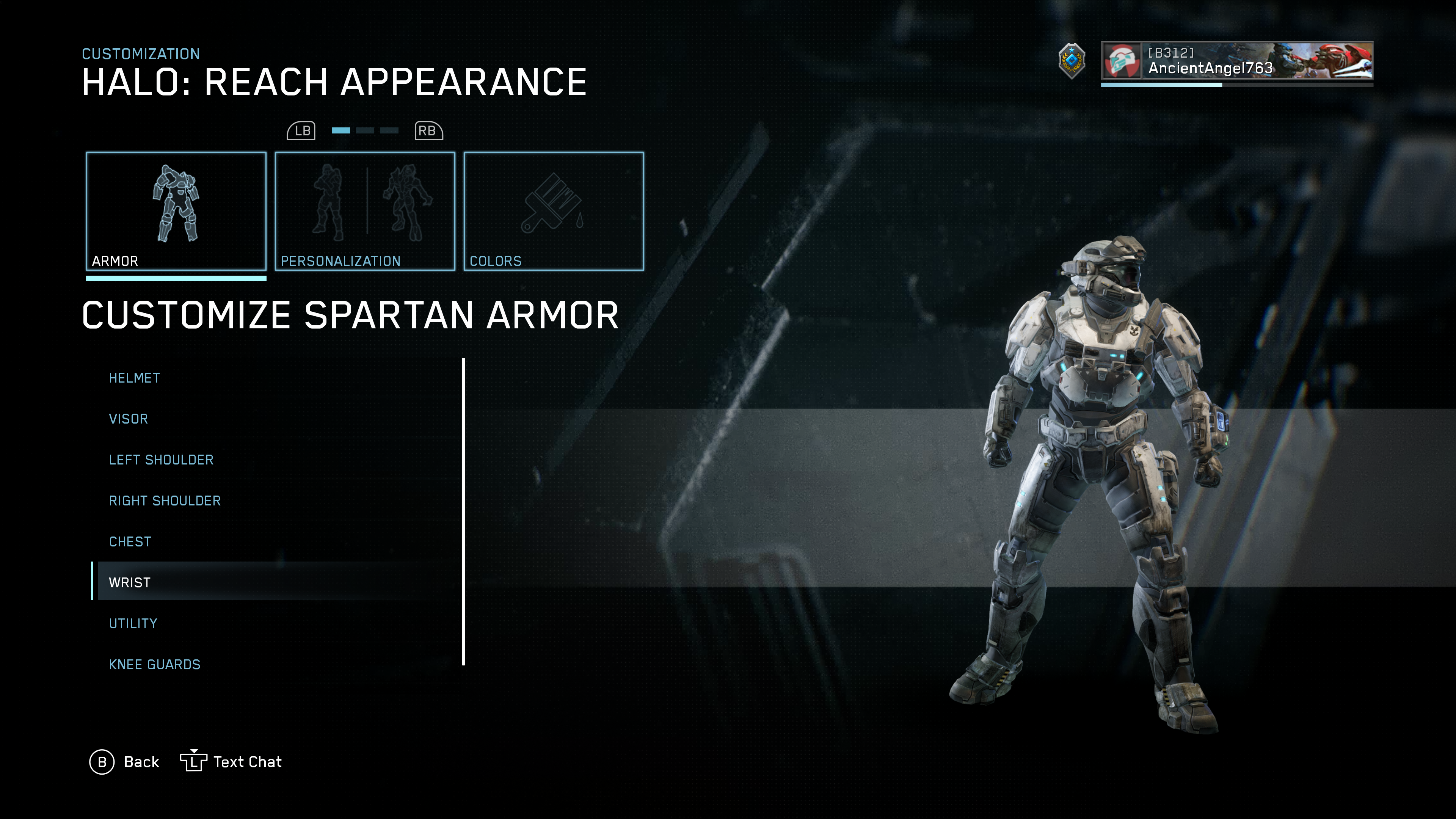Select Knee Guards in the list
This screenshot has height=819, width=1456.
pyautogui.click(x=154, y=665)
